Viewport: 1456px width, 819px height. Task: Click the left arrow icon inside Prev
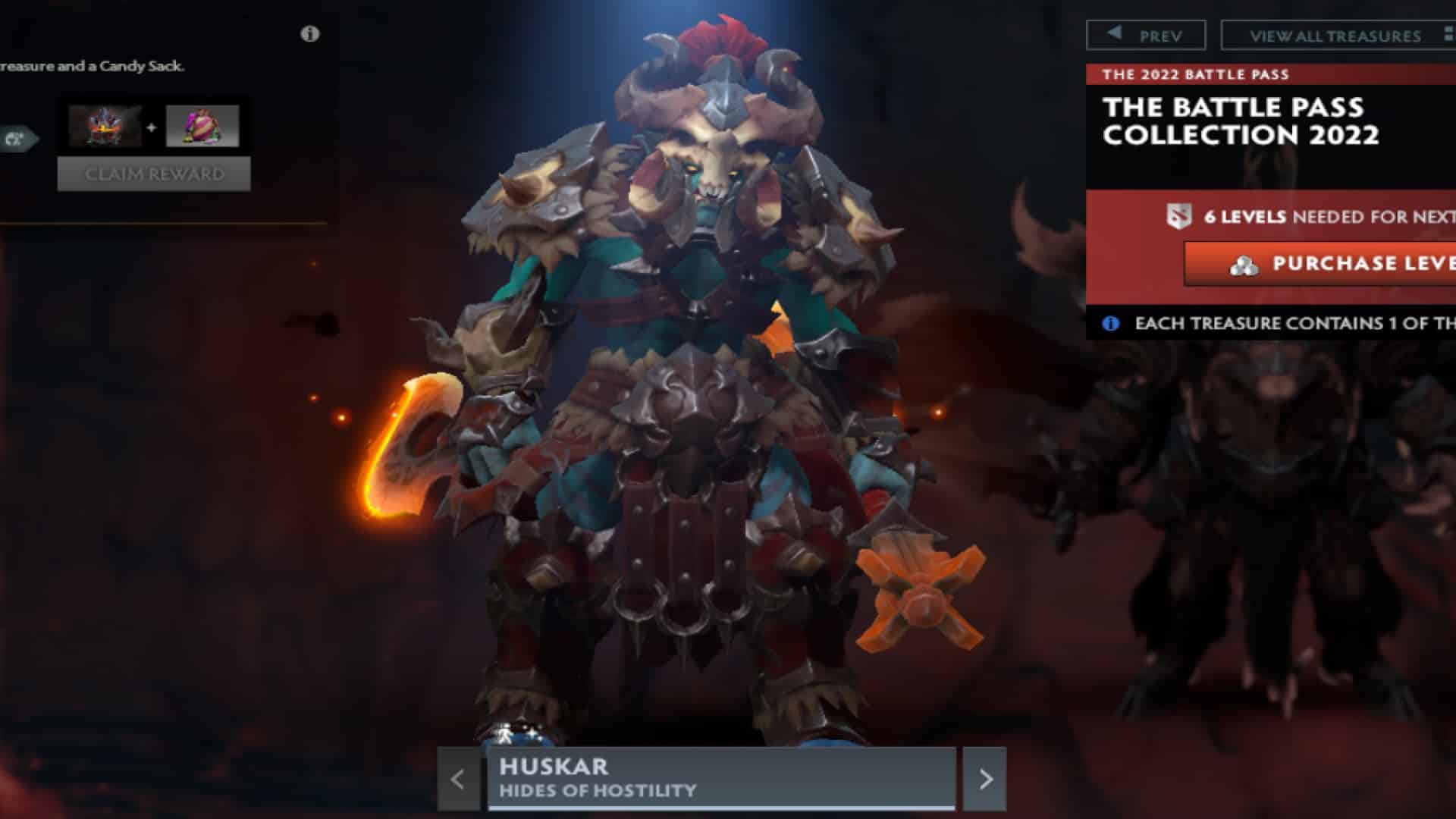[x=1115, y=35]
